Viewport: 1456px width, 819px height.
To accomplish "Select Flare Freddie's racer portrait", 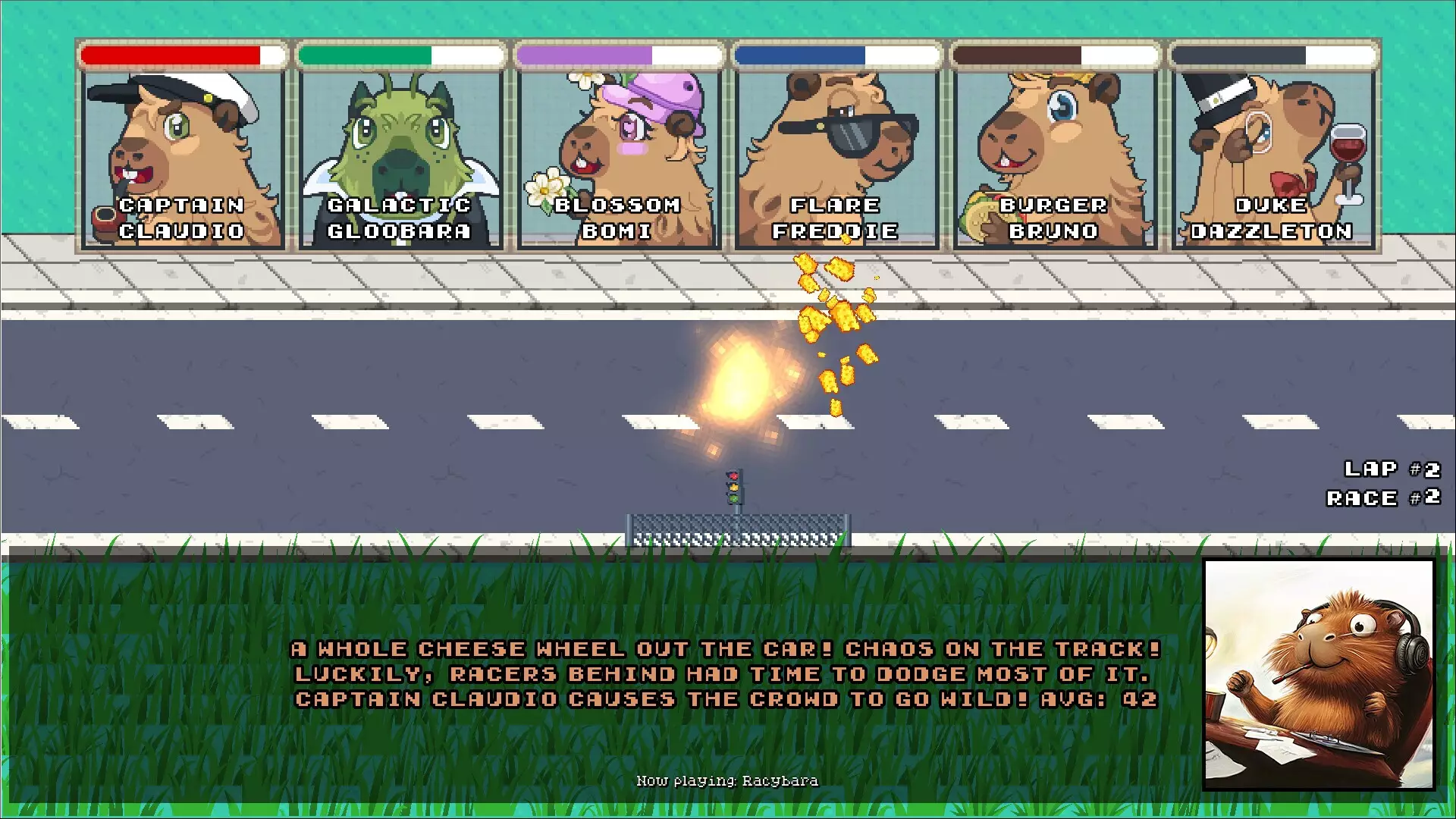I will pos(835,152).
